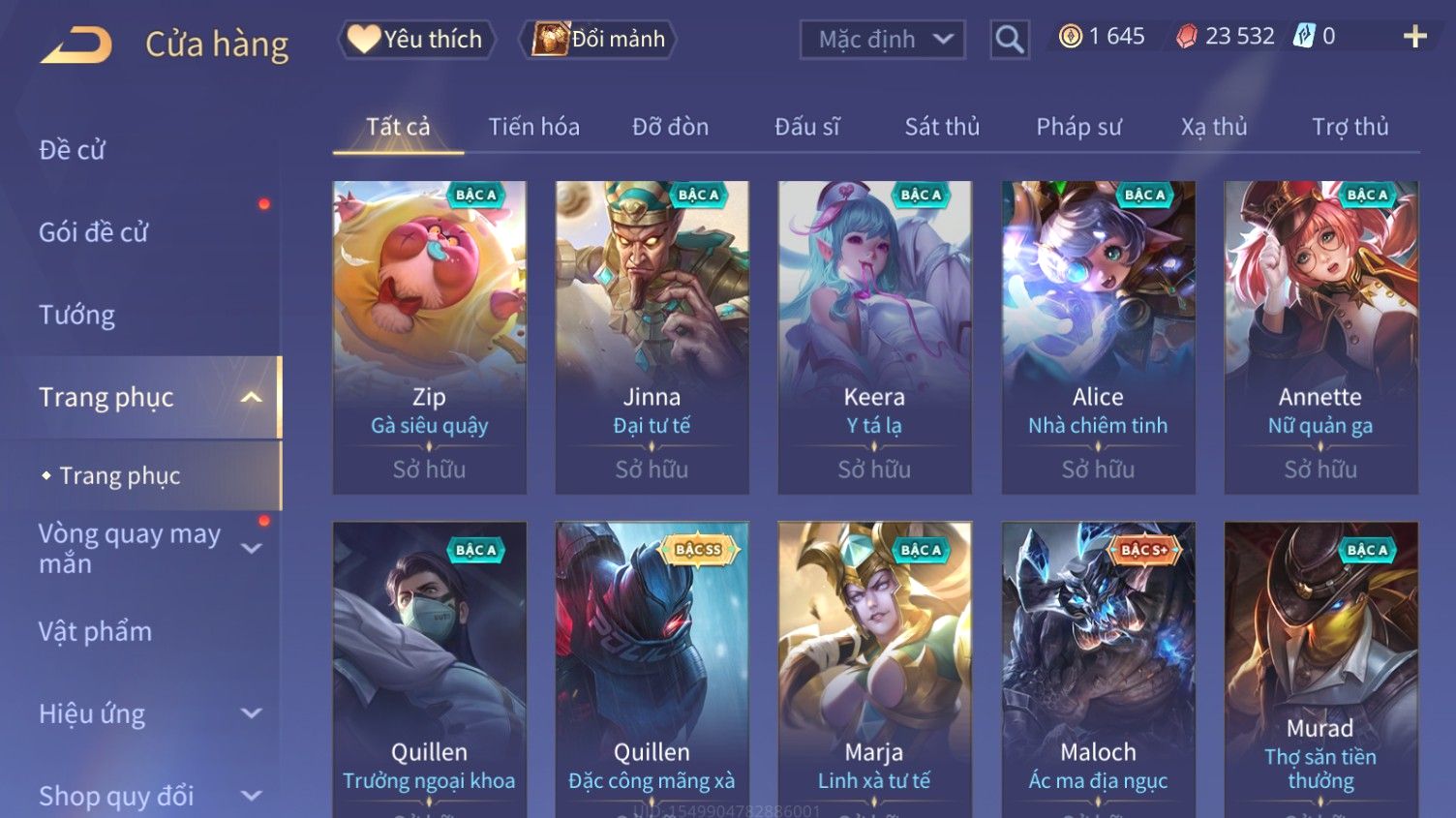Screen dimensions: 1456x818
Task: Select the Trợ thủ tab
Action: (x=1350, y=127)
